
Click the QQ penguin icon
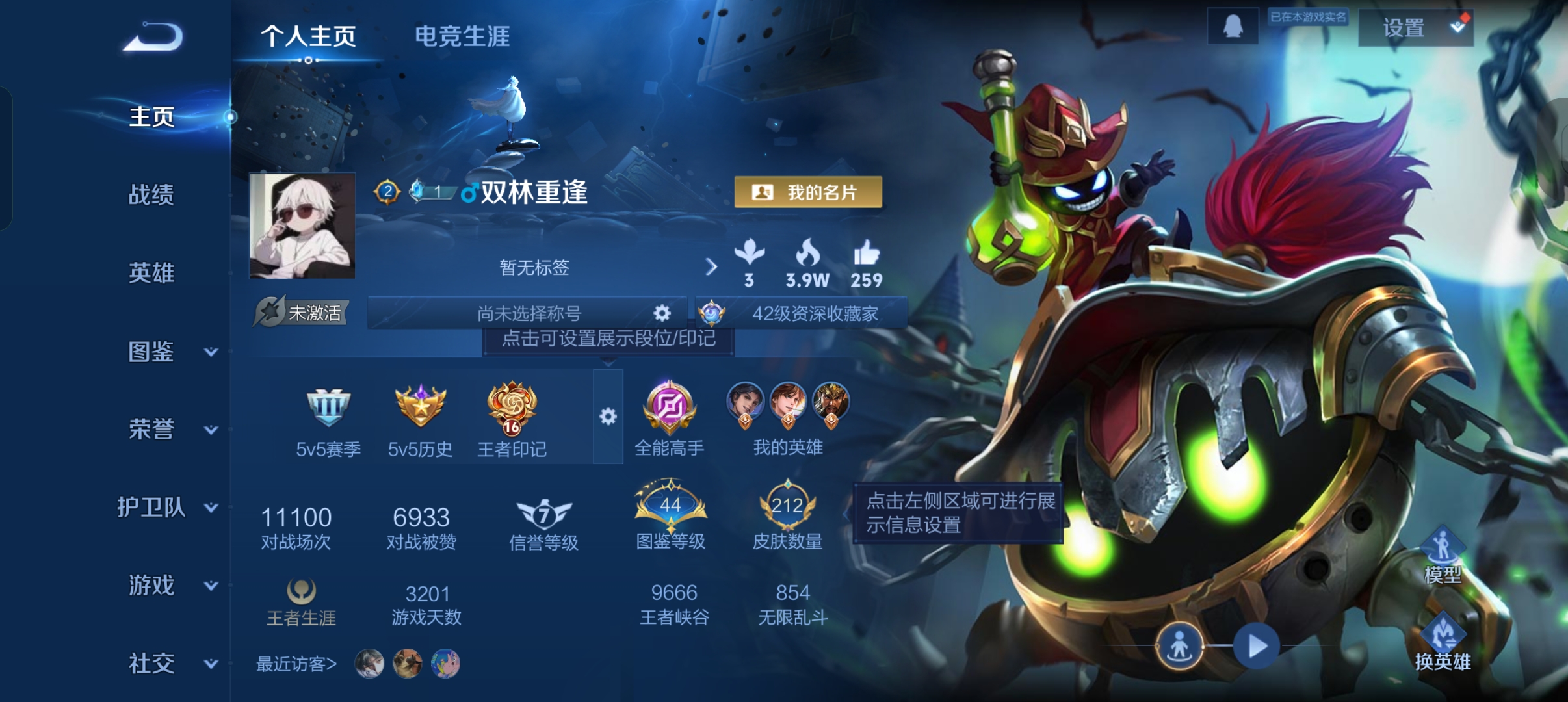tap(1233, 27)
